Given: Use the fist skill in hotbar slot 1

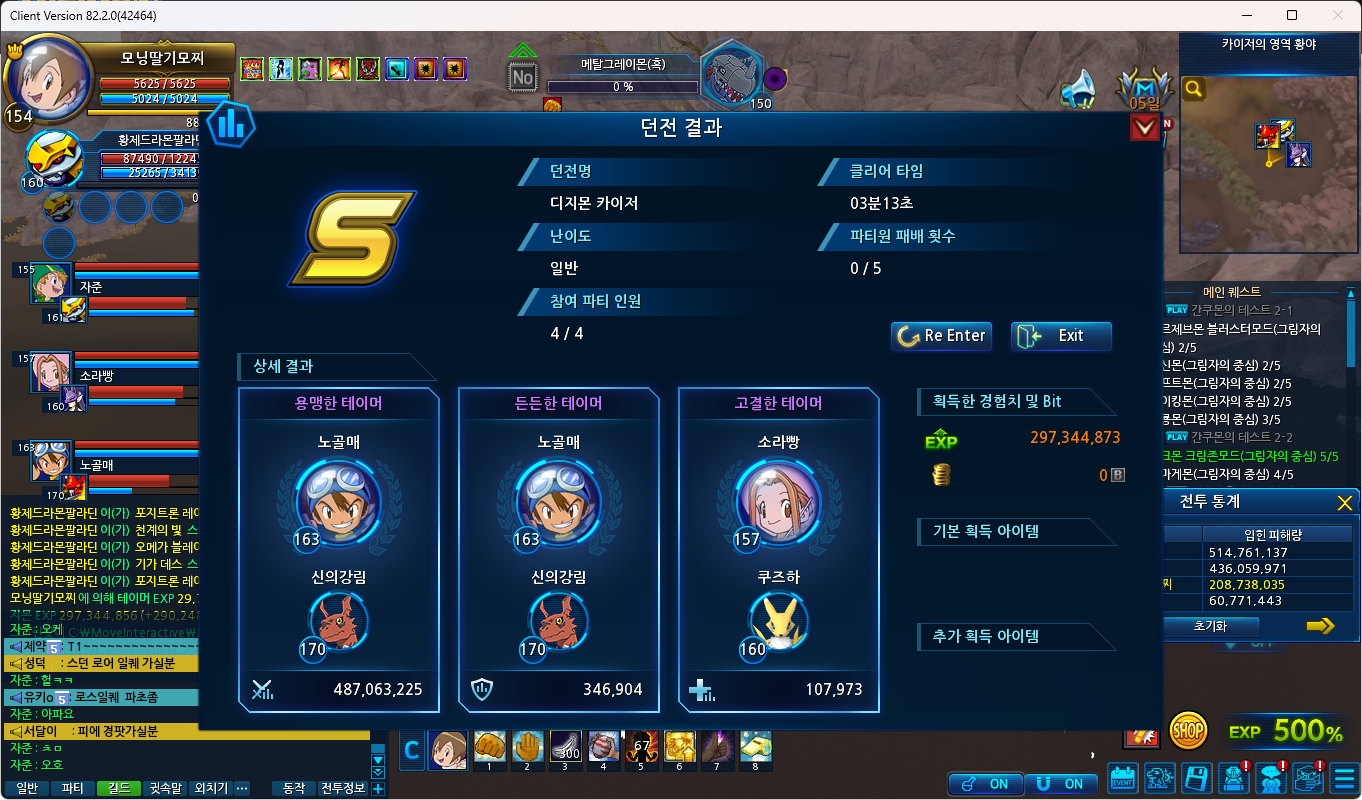Looking at the screenshot, I should (x=488, y=748).
